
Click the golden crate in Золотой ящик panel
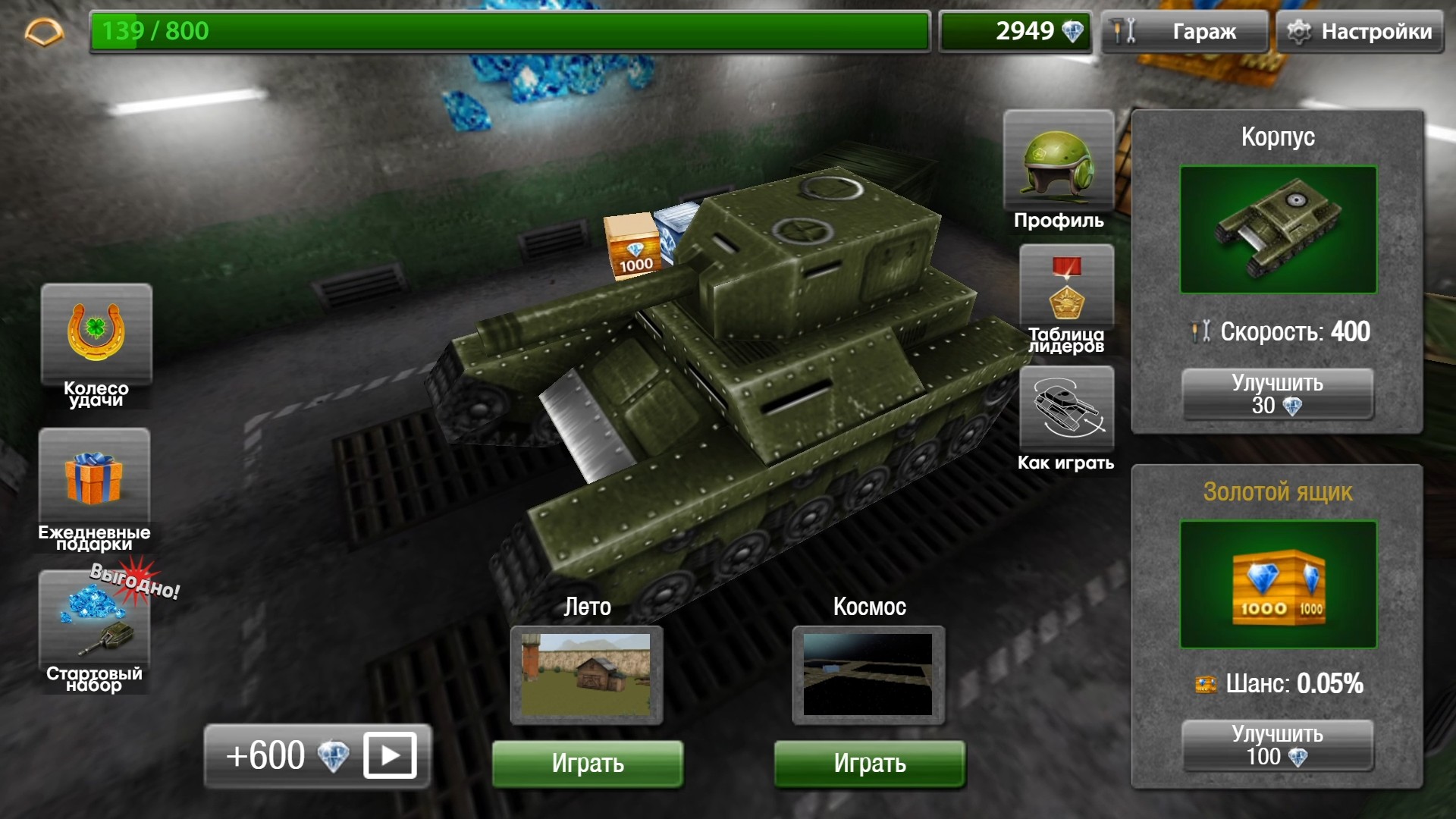(x=1278, y=588)
